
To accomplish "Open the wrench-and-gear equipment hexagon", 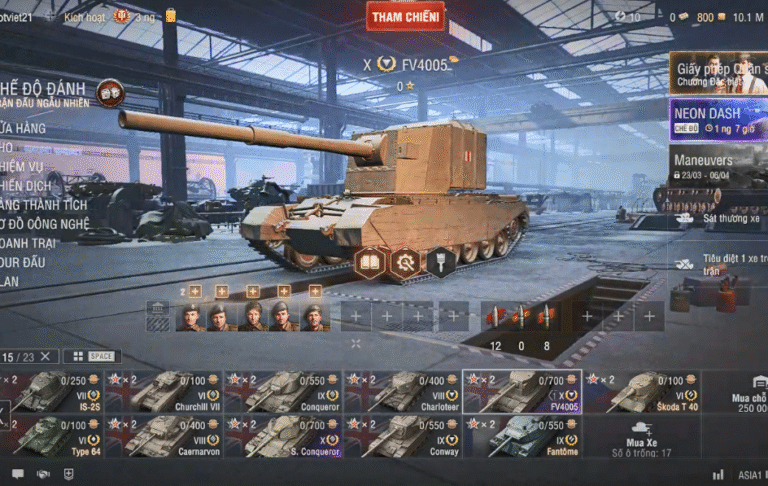I will click(x=405, y=262).
